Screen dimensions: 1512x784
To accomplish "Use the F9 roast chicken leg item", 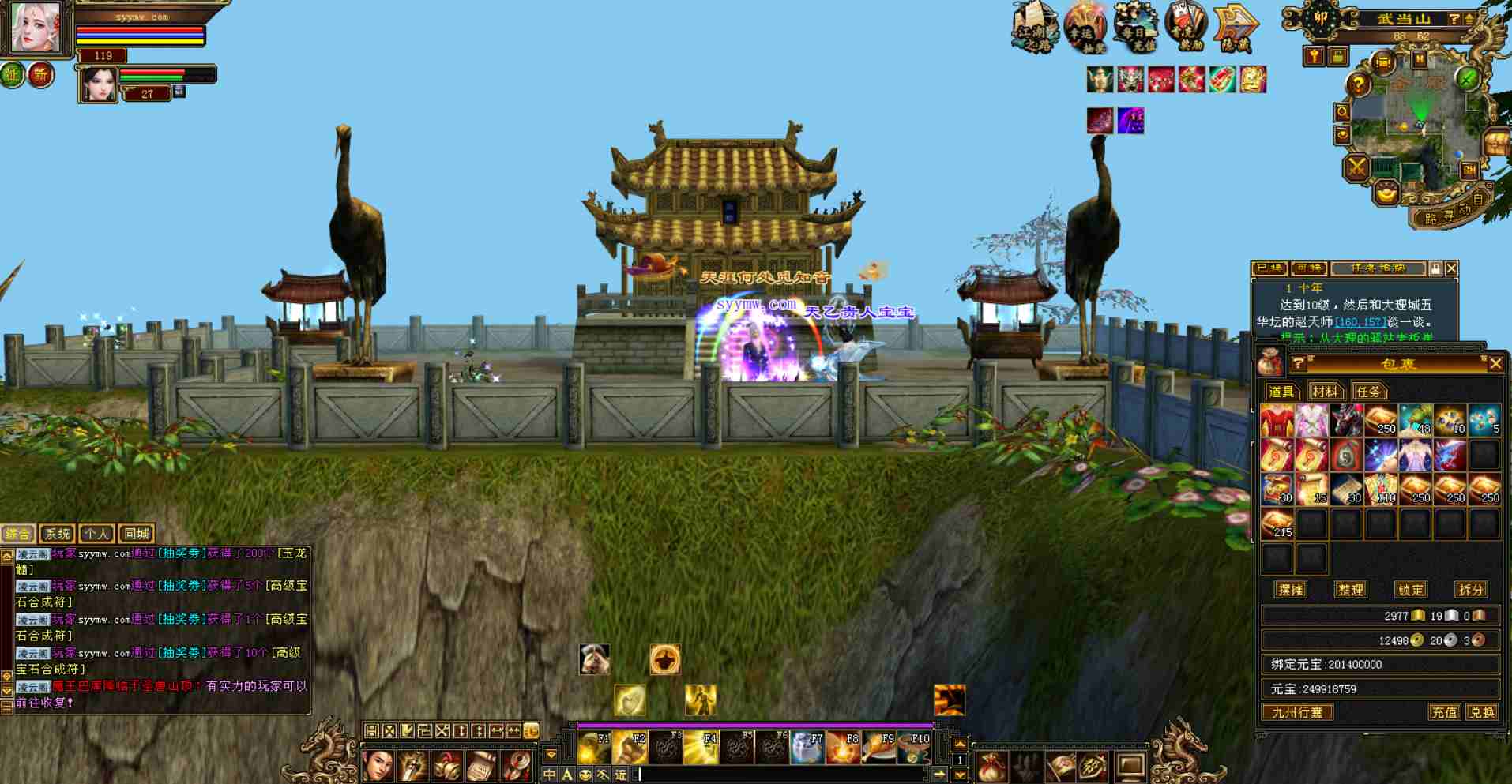I will [x=879, y=747].
